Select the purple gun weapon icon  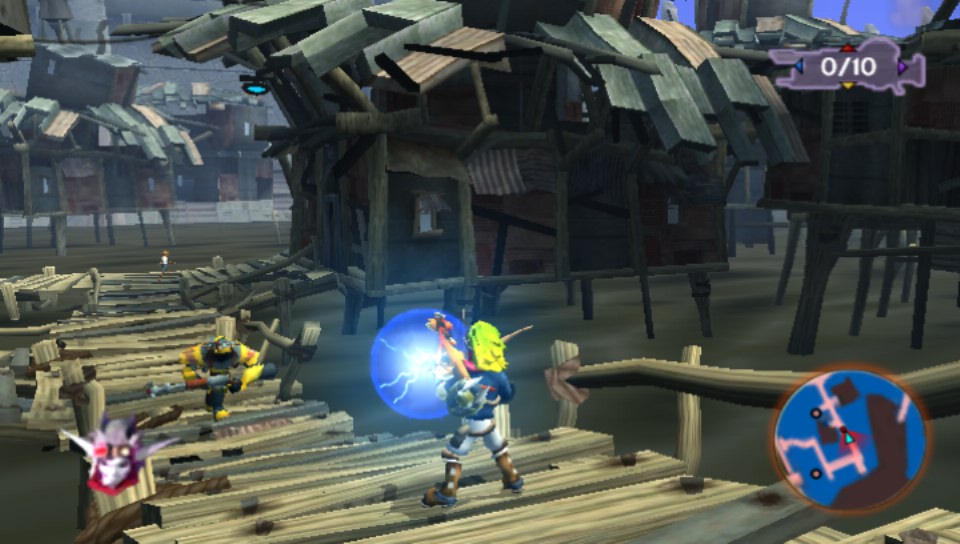coord(847,67)
